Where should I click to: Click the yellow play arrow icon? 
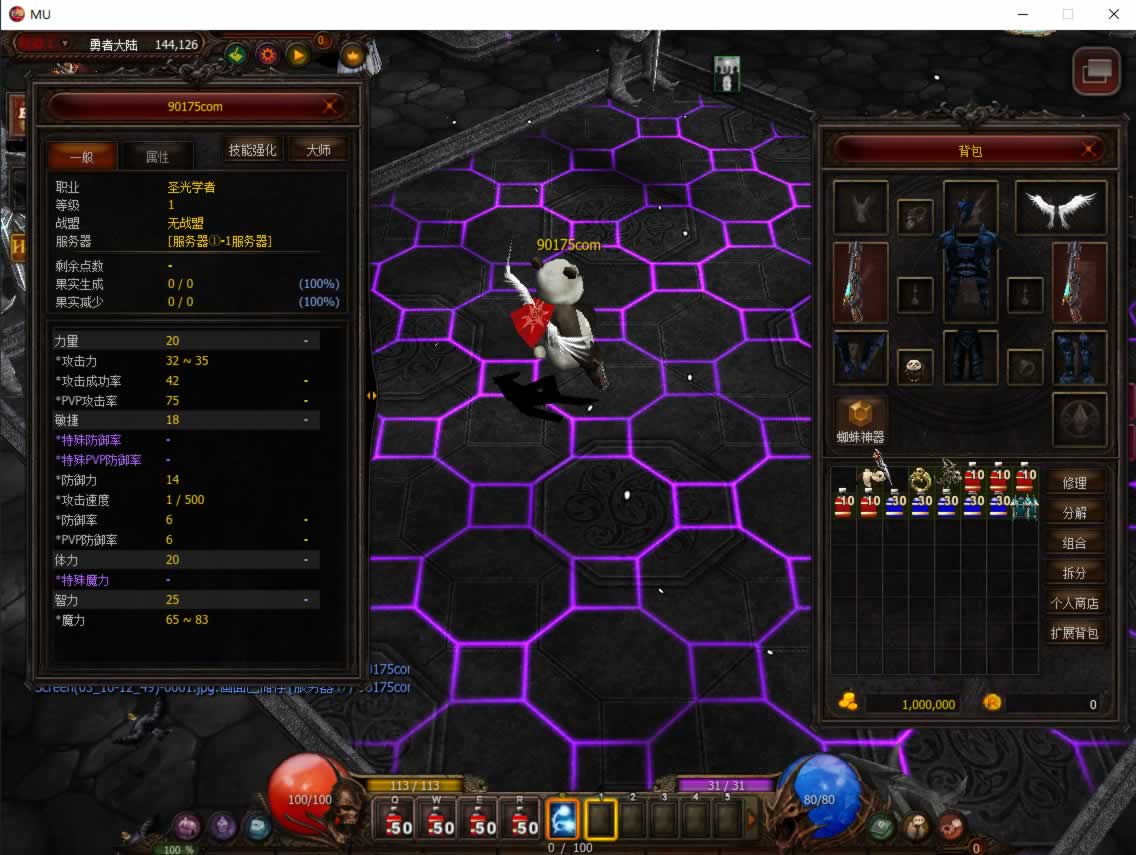(x=298, y=55)
